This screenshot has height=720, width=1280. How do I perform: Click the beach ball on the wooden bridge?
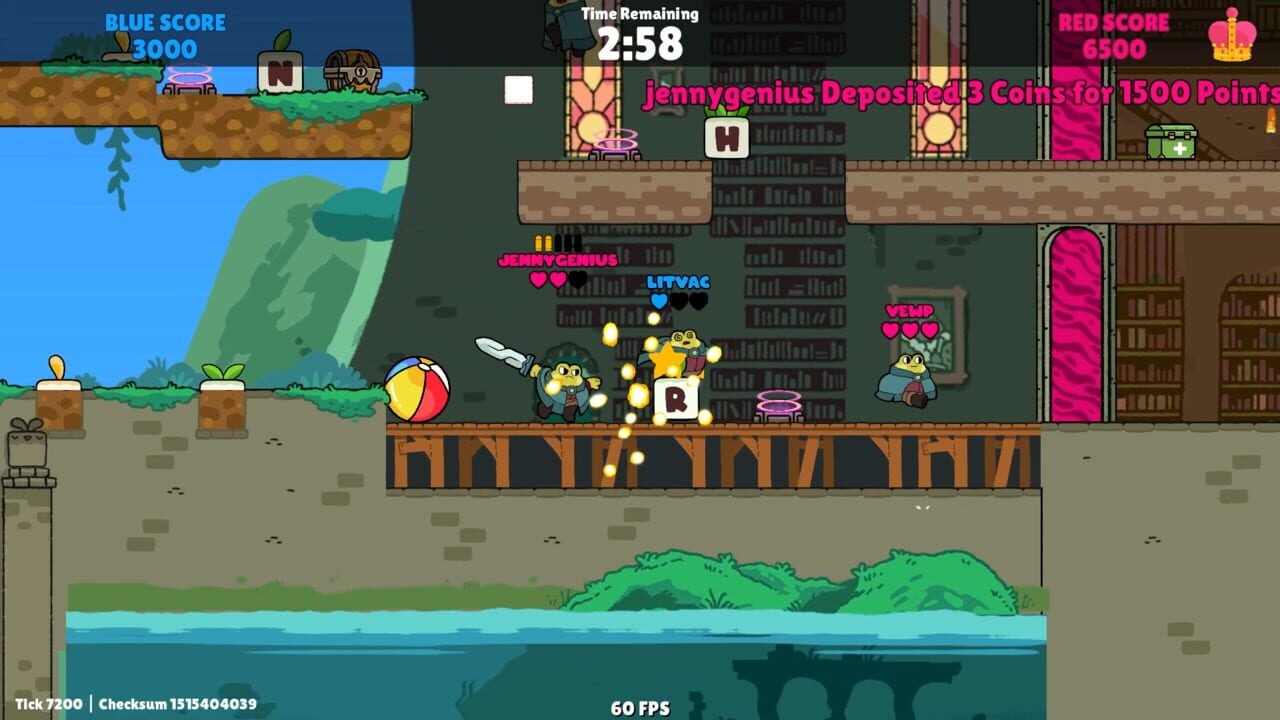click(417, 390)
